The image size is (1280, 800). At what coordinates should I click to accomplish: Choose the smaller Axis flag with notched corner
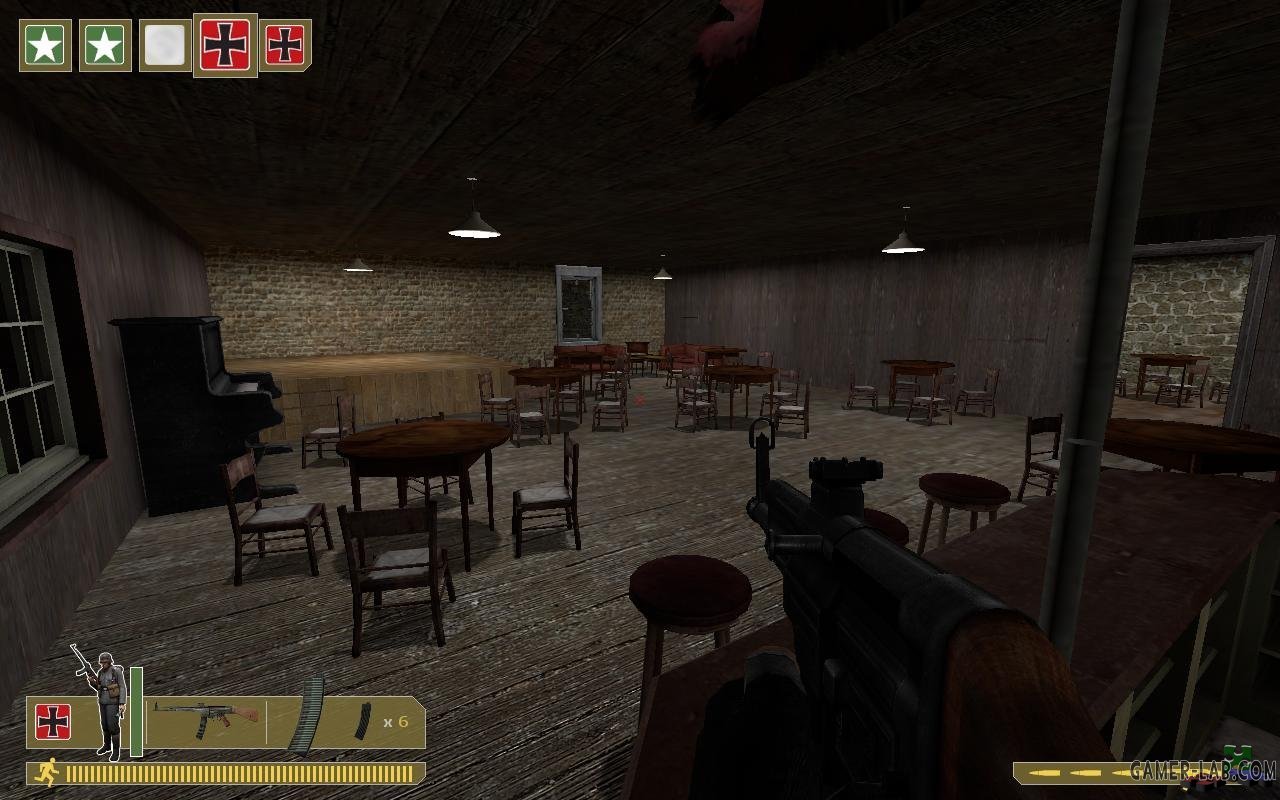(x=285, y=45)
